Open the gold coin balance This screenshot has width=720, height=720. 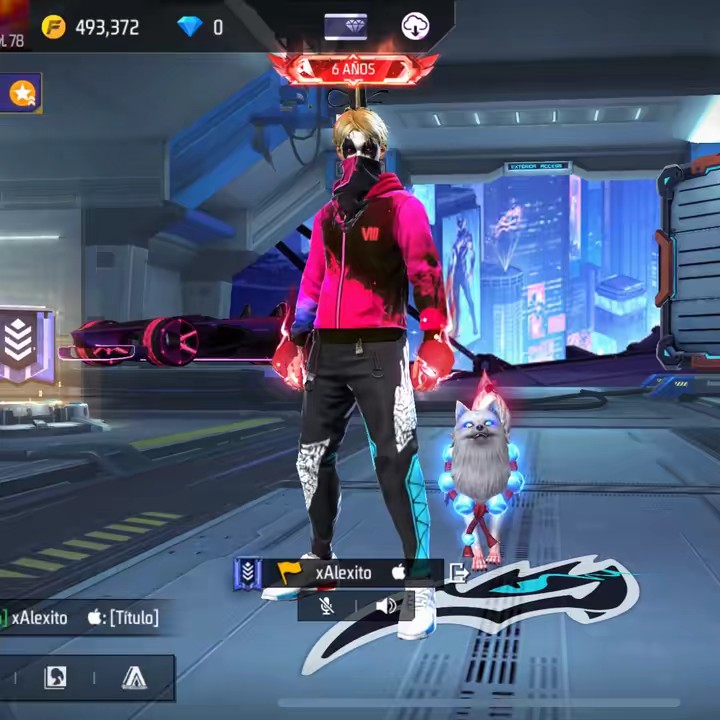tap(92, 27)
